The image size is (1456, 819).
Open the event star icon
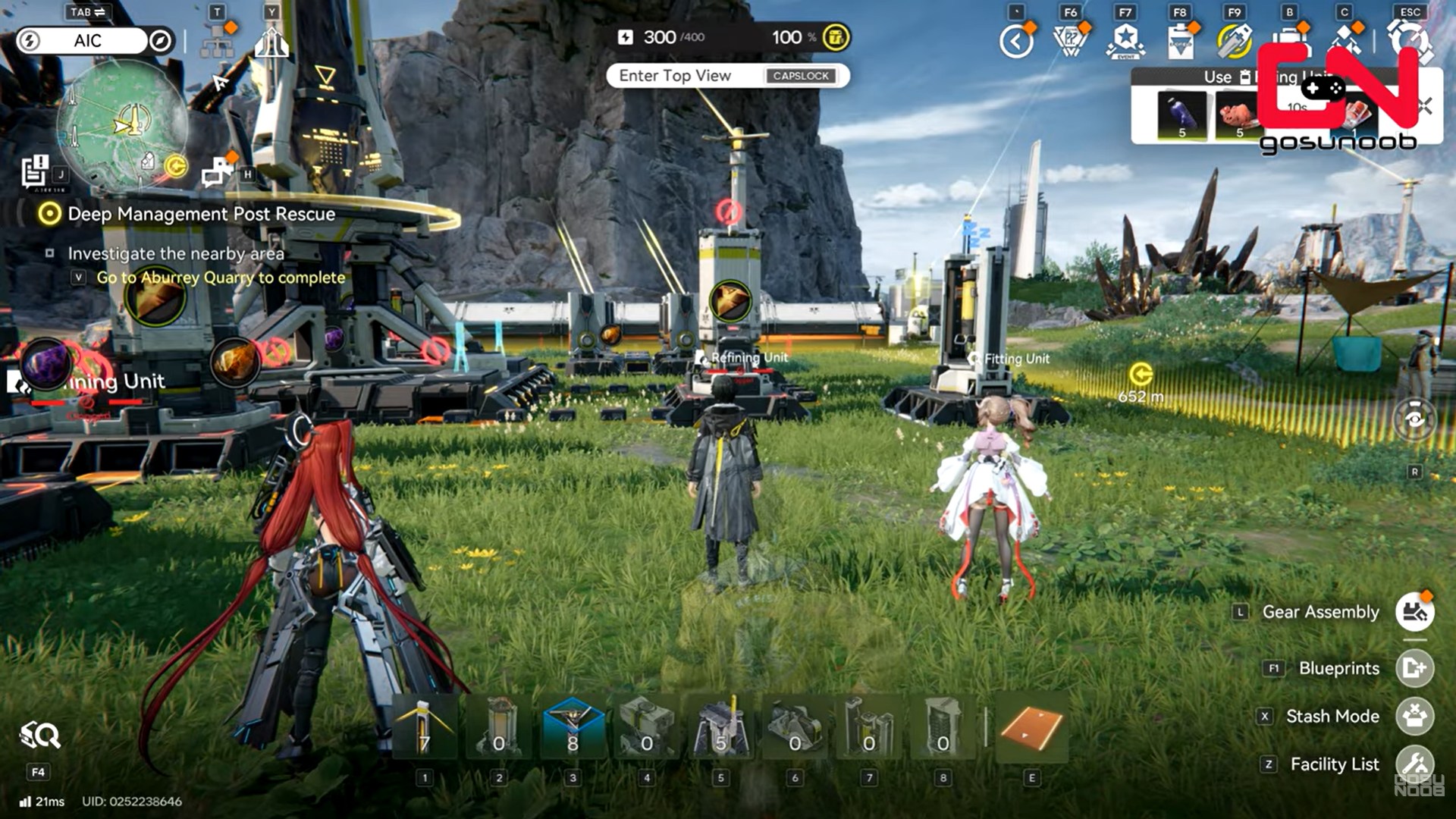tap(1125, 41)
